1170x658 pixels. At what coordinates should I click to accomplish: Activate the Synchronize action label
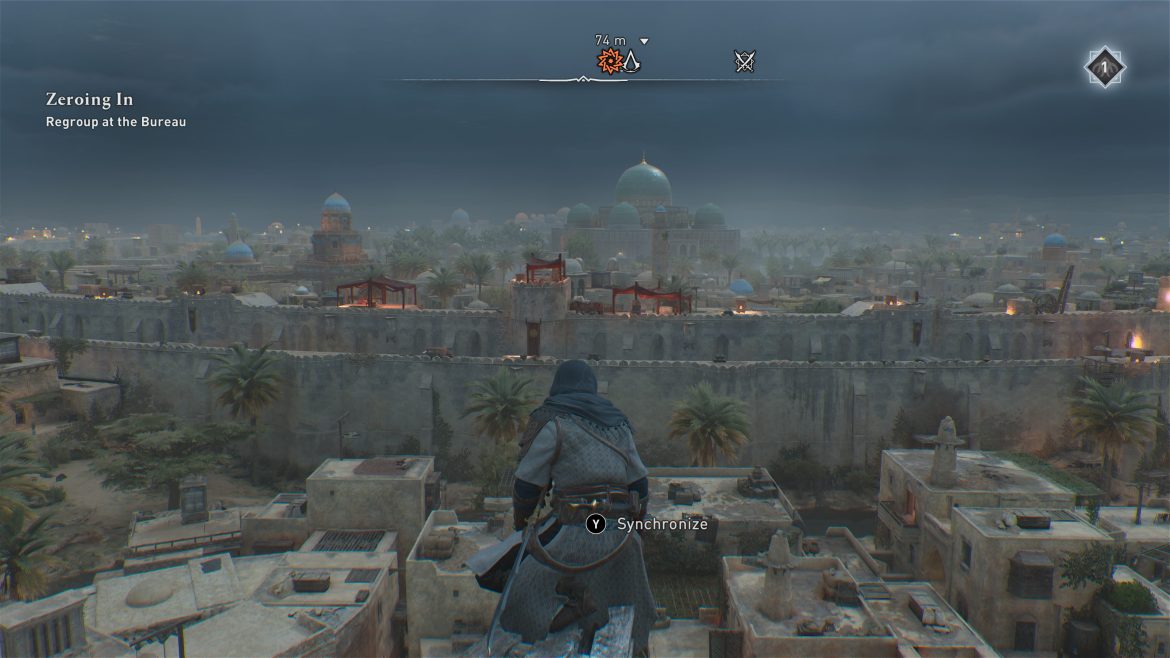661,524
